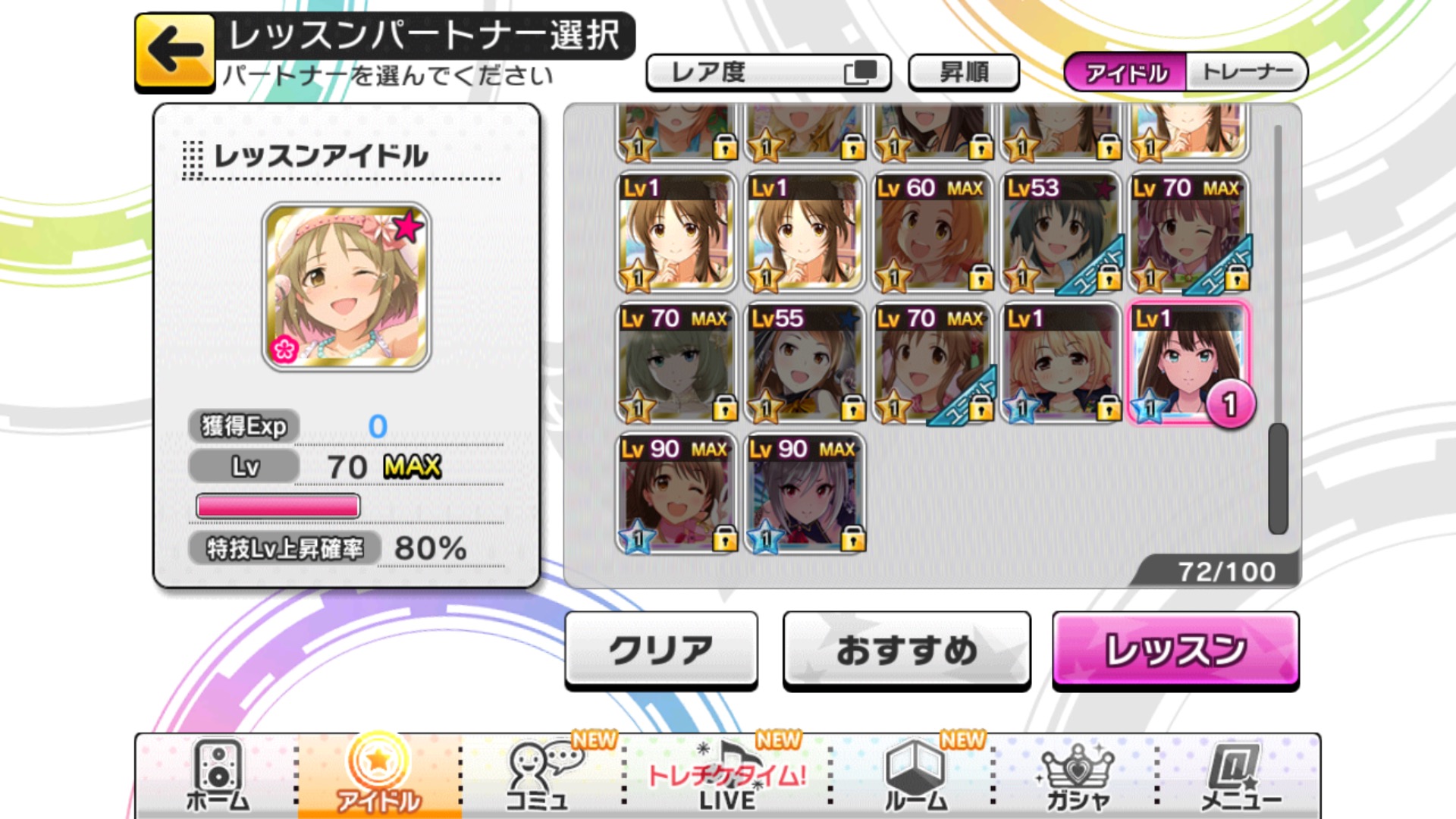Image resolution: width=1456 pixels, height=819 pixels.
Task: Open the LIVE menu
Action: click(726, 776)
